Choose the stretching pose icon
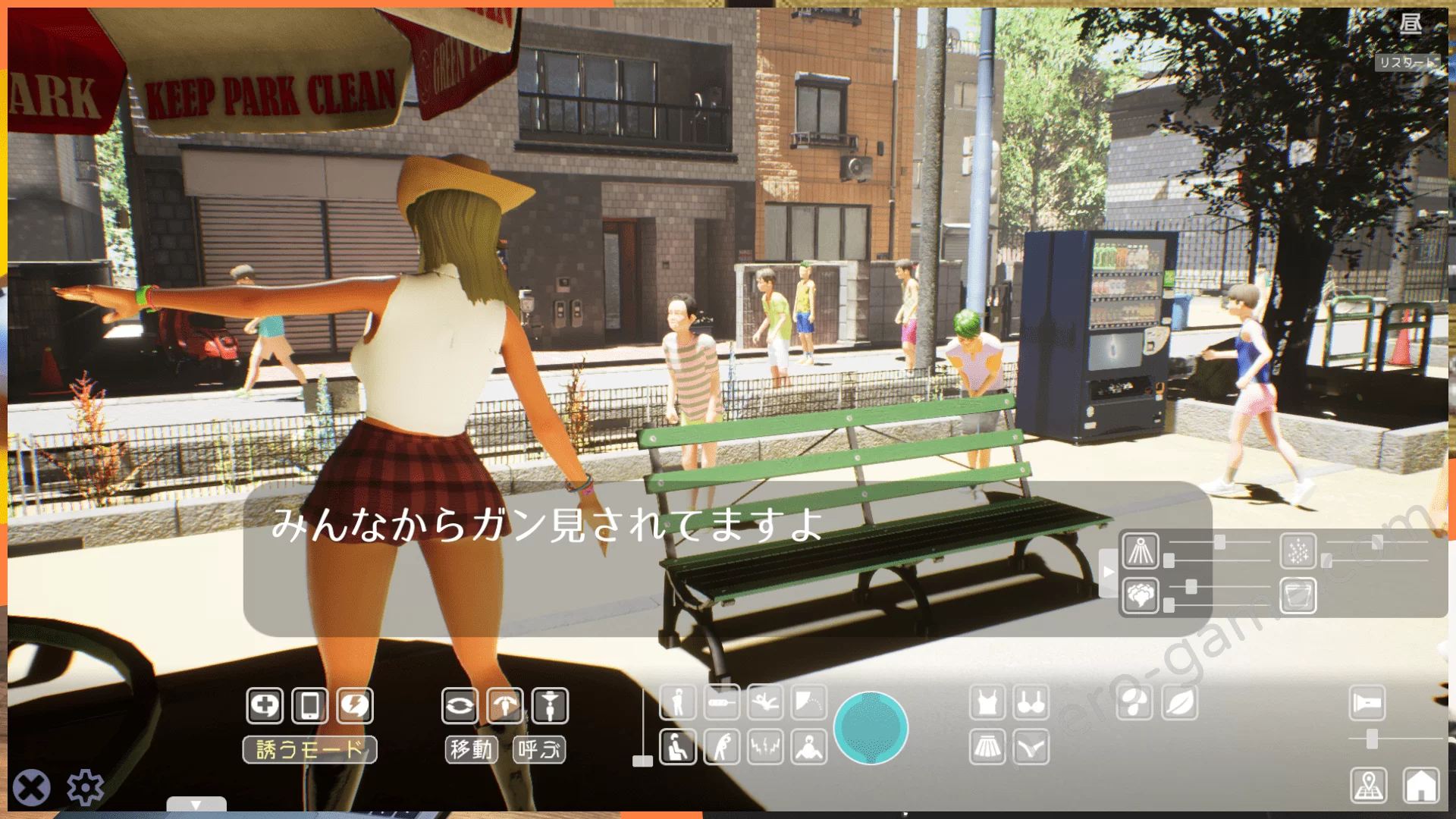This screenshot has height=819, width=1456. (x=721, y=748)
